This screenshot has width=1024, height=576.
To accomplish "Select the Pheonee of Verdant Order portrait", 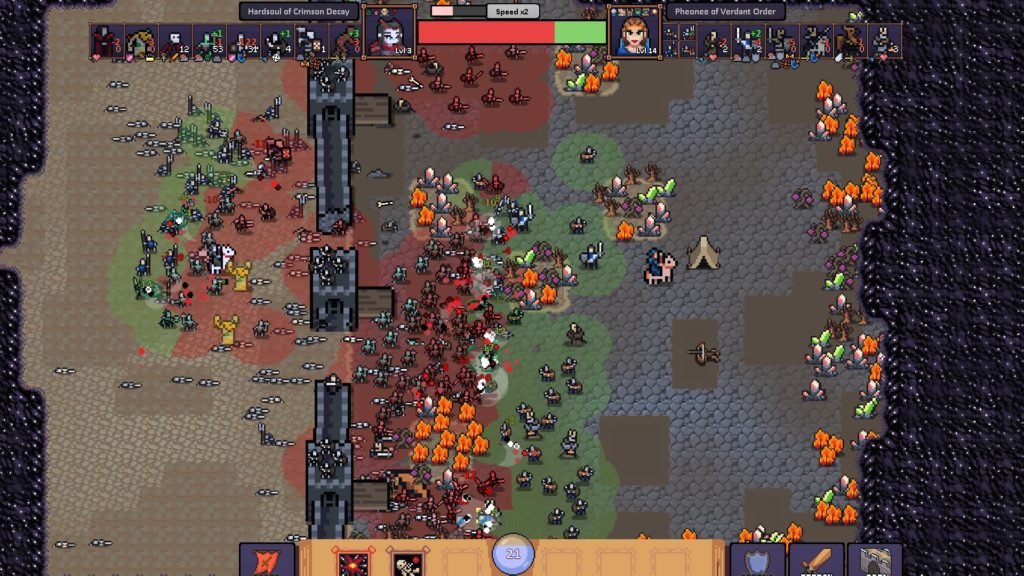I will (x=634, y=33).
